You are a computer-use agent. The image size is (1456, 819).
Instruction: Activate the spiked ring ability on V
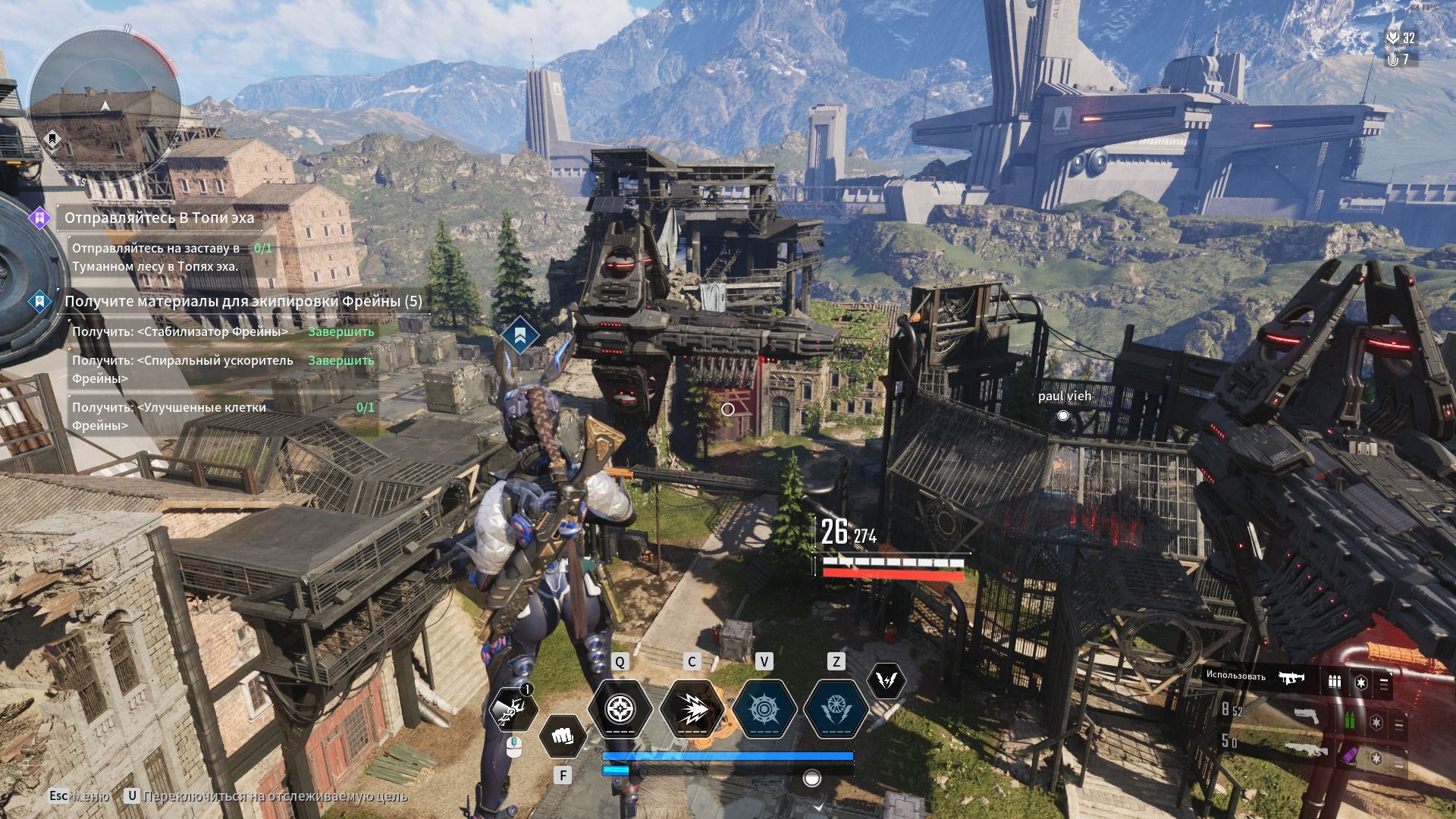[x=764, y=710]
